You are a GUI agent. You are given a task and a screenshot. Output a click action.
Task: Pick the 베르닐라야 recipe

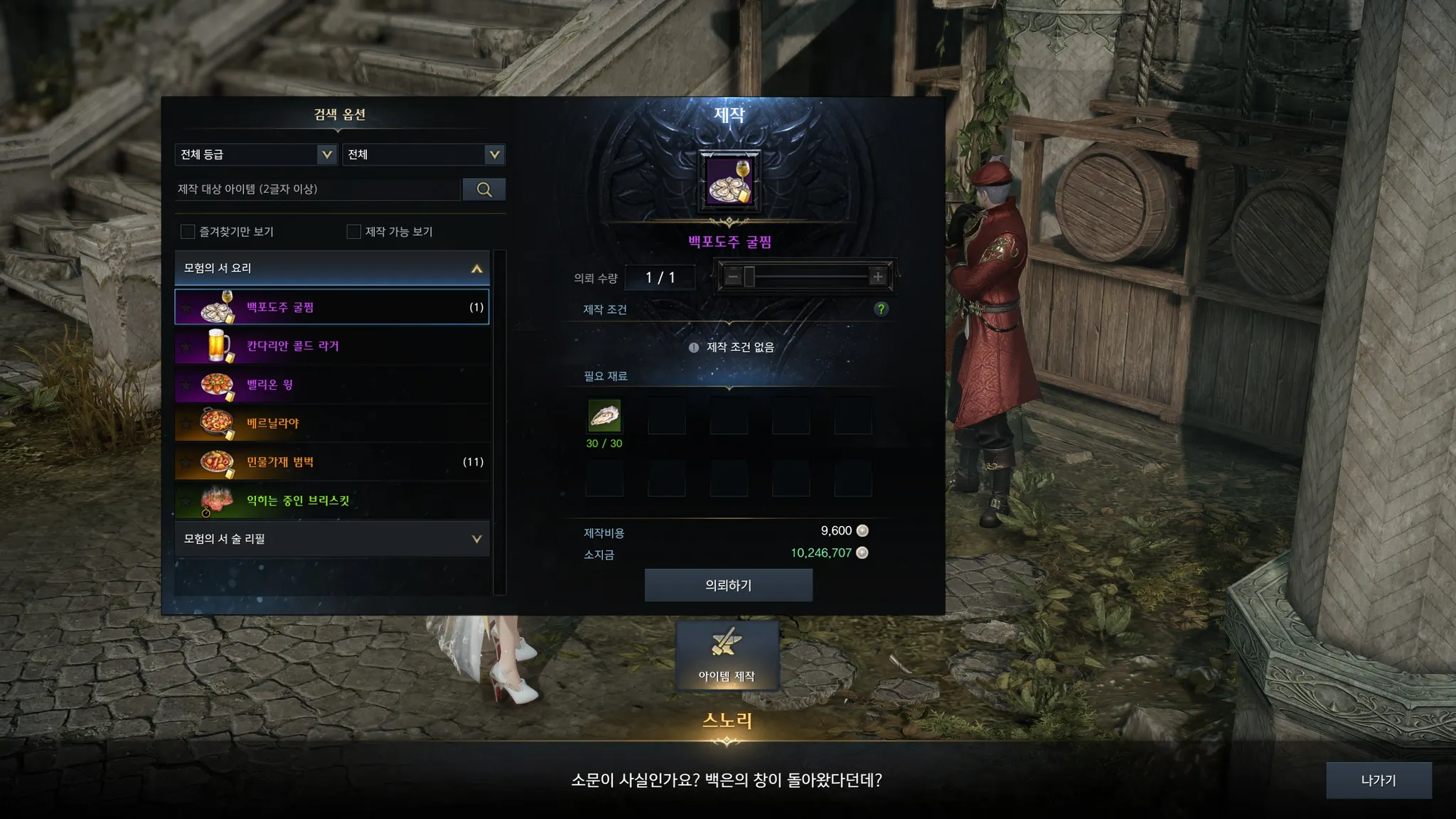(x=332, y=424)
